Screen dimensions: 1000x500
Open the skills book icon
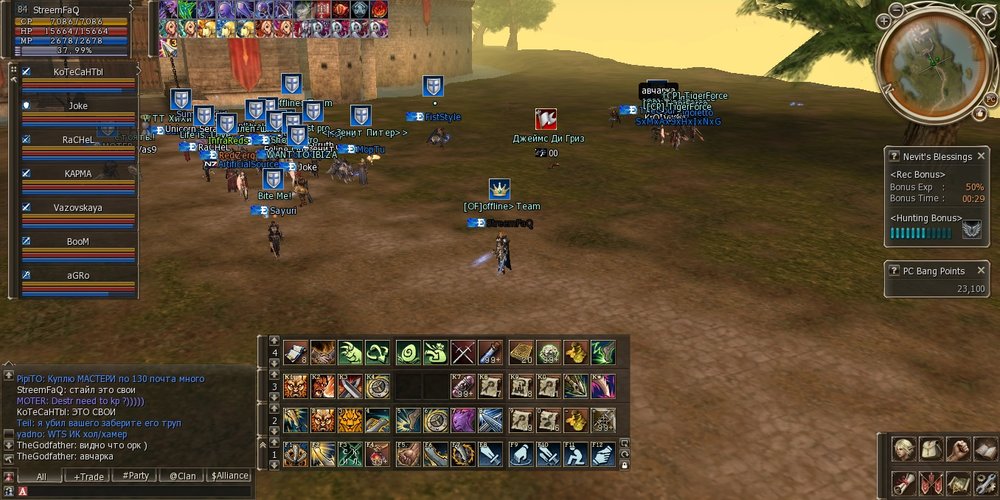pyautogui.click(x=984, y=449)
